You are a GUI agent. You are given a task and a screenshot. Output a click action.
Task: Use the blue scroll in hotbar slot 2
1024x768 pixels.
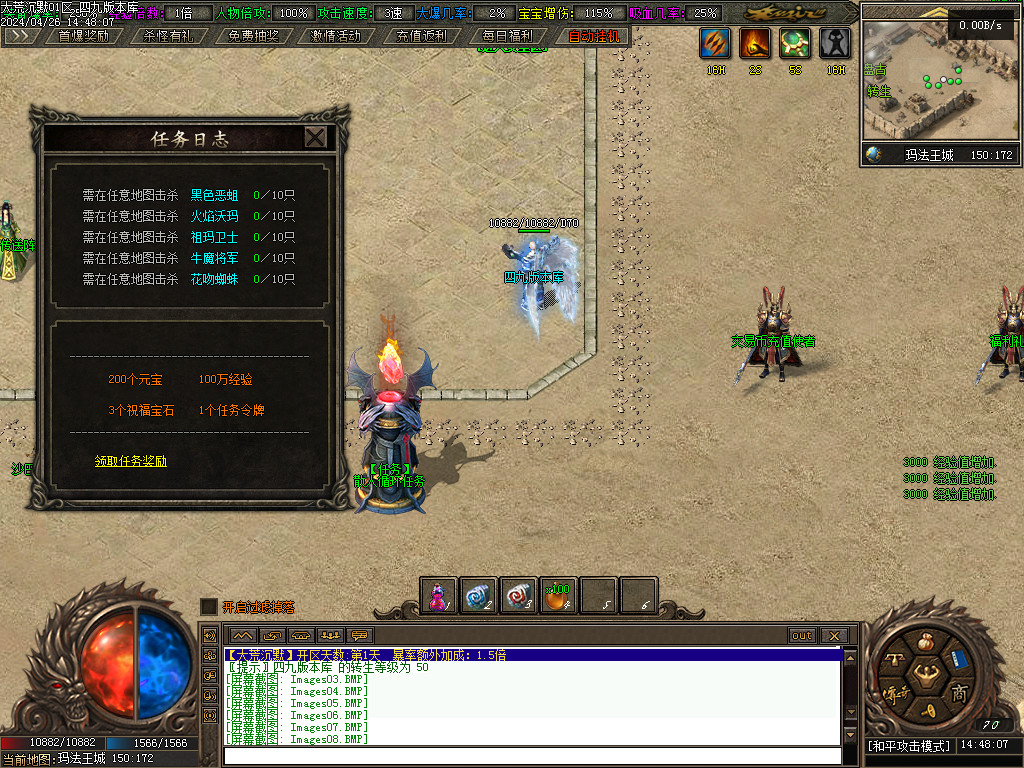point(479,596)
